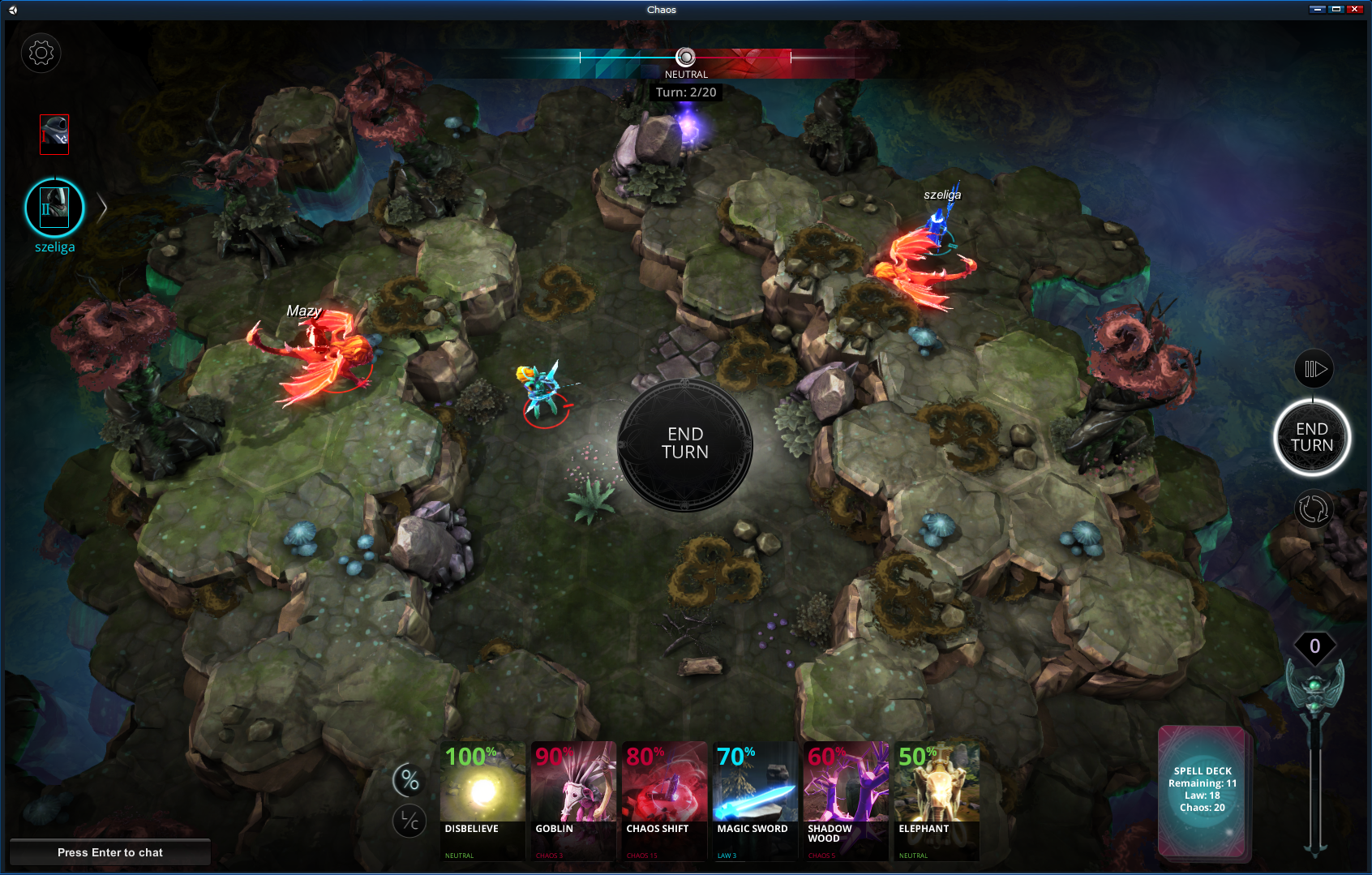The image size is (1372, 875).
Task: Click the End Turn button on the right
Action: (x=1311, y=437)
